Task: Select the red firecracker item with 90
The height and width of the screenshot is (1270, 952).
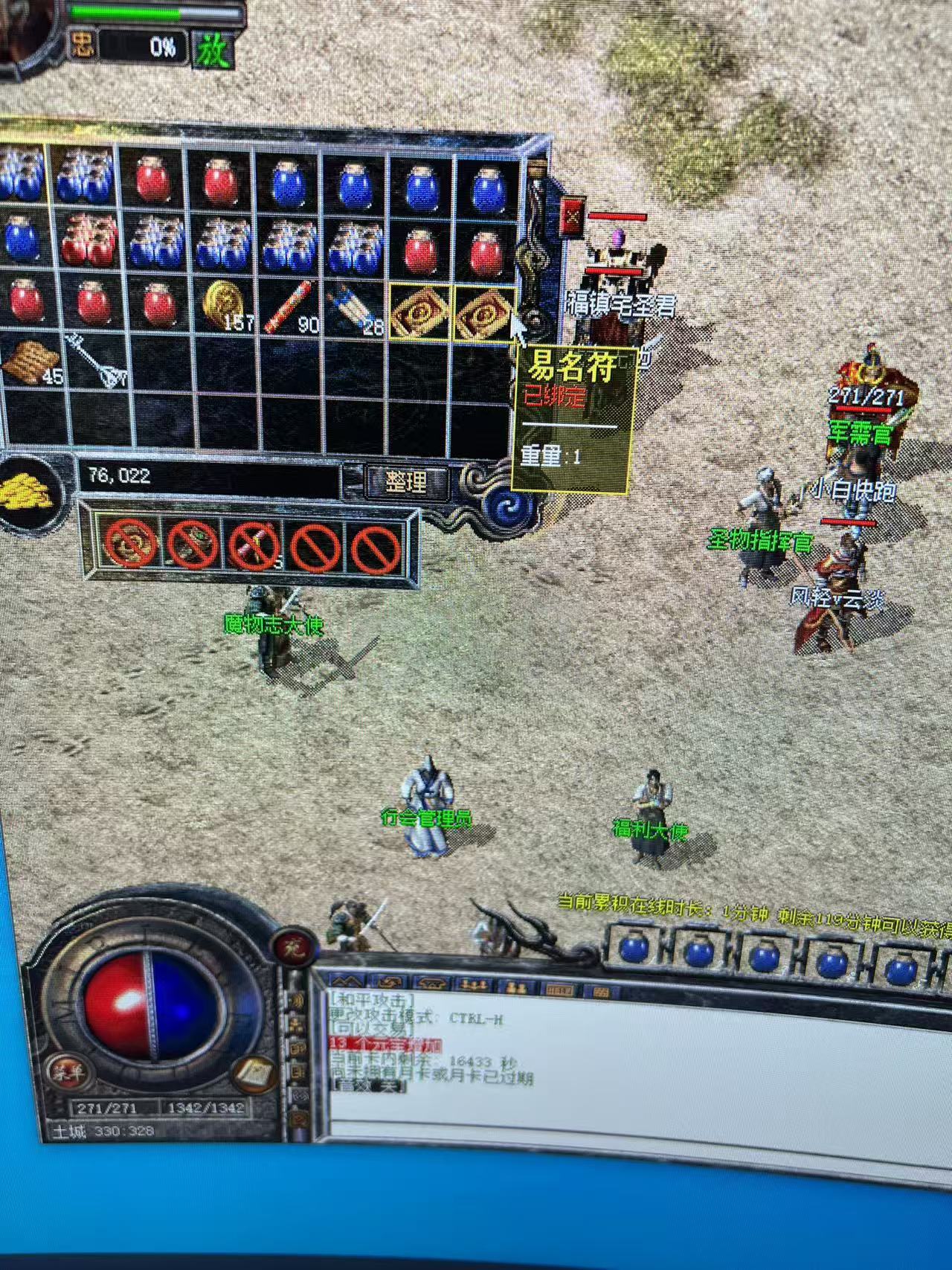Action: [x=289, y=306]
